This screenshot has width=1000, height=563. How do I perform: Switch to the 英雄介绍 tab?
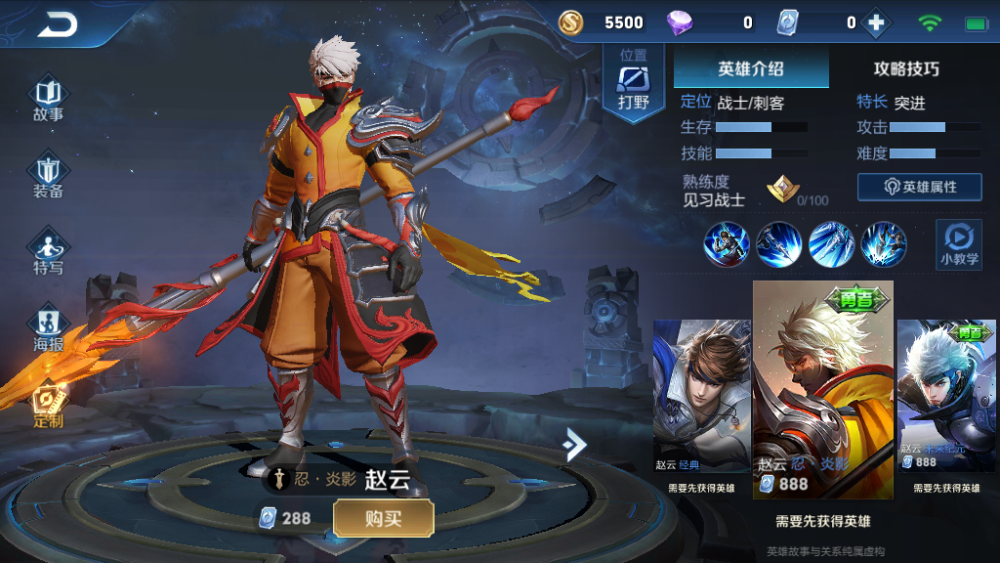pyautogui.click(x=751, y=69)
